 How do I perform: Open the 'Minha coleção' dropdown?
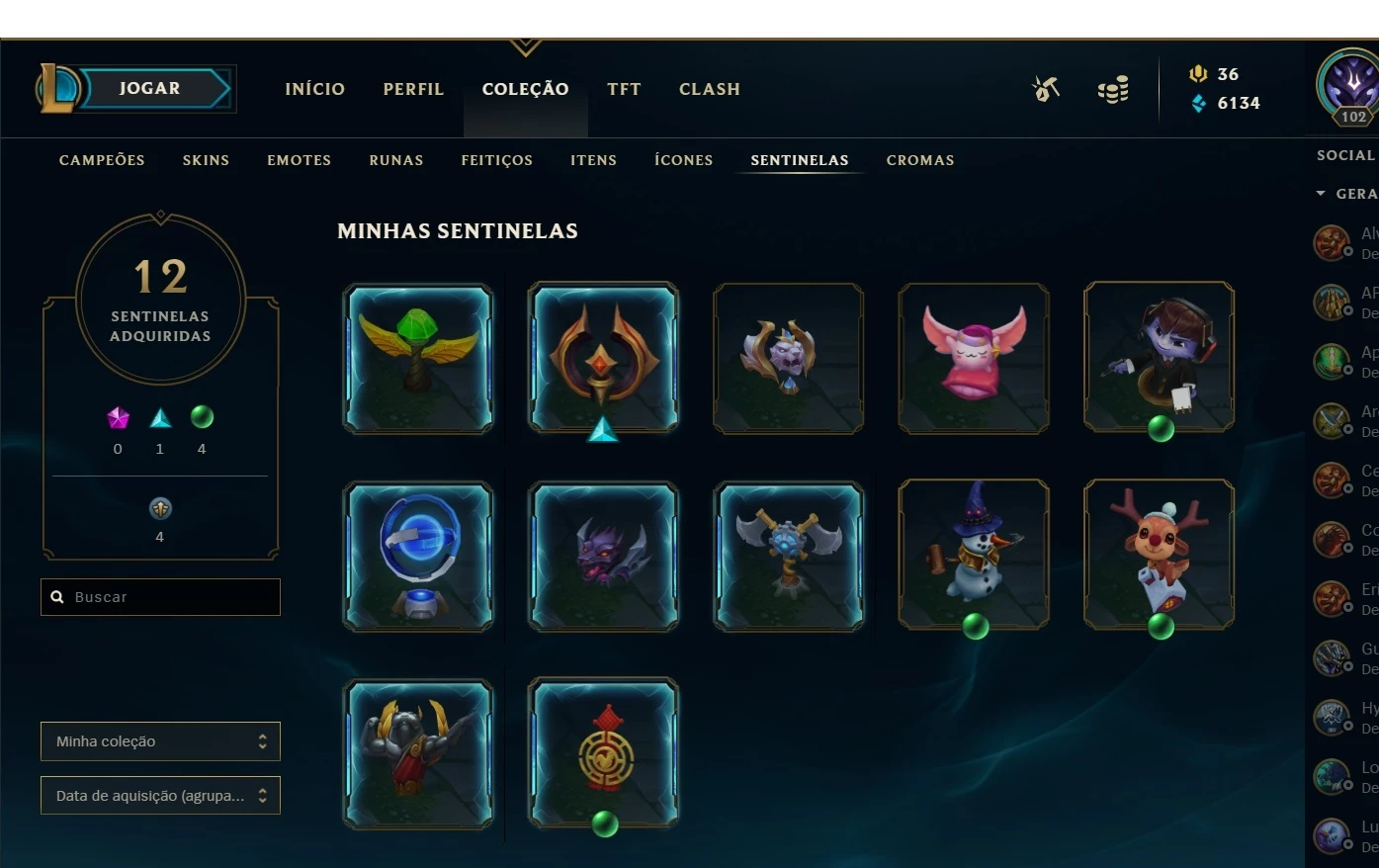coord(160,740)
